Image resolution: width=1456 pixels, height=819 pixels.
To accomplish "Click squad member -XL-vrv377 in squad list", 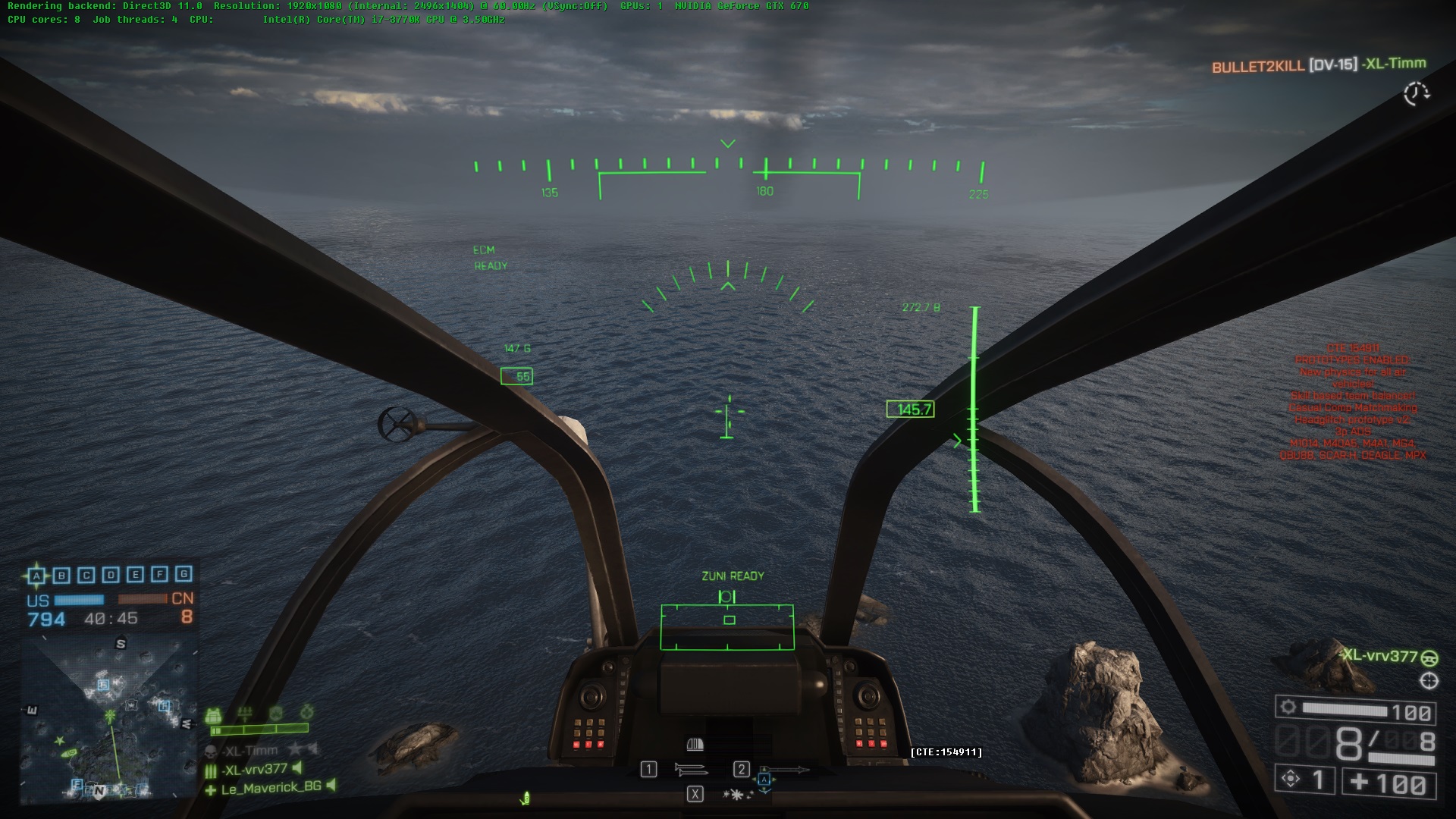I will pos(255,770).
